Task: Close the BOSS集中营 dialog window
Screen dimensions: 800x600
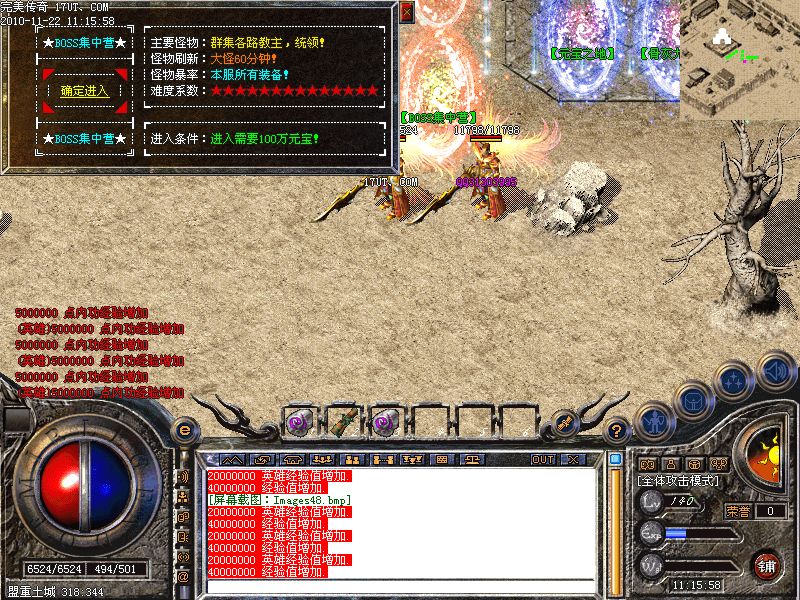Action: click(x=406, y=12)
